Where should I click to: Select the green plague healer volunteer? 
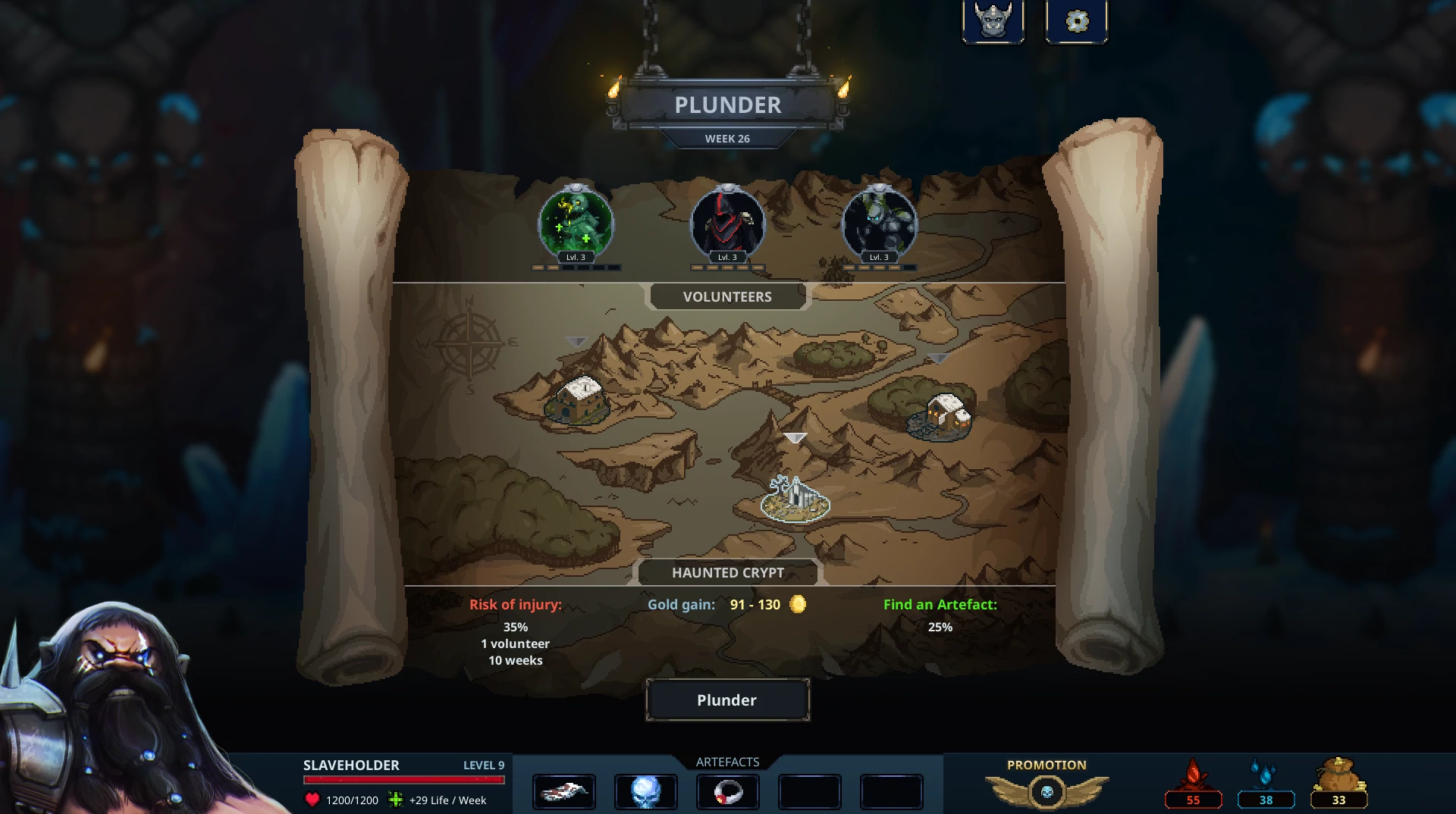576,224
